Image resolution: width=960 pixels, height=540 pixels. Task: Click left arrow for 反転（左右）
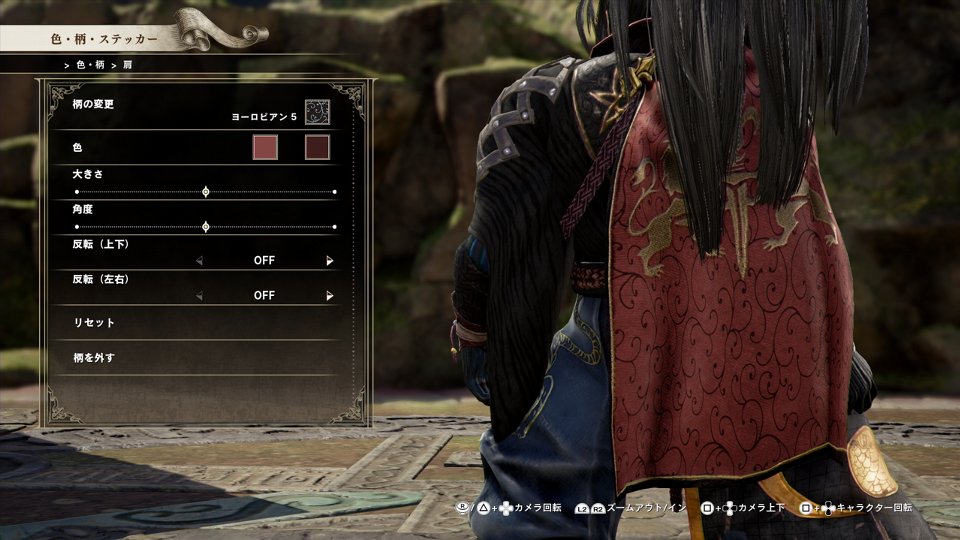pyautogui.click(x=199, y=296)
